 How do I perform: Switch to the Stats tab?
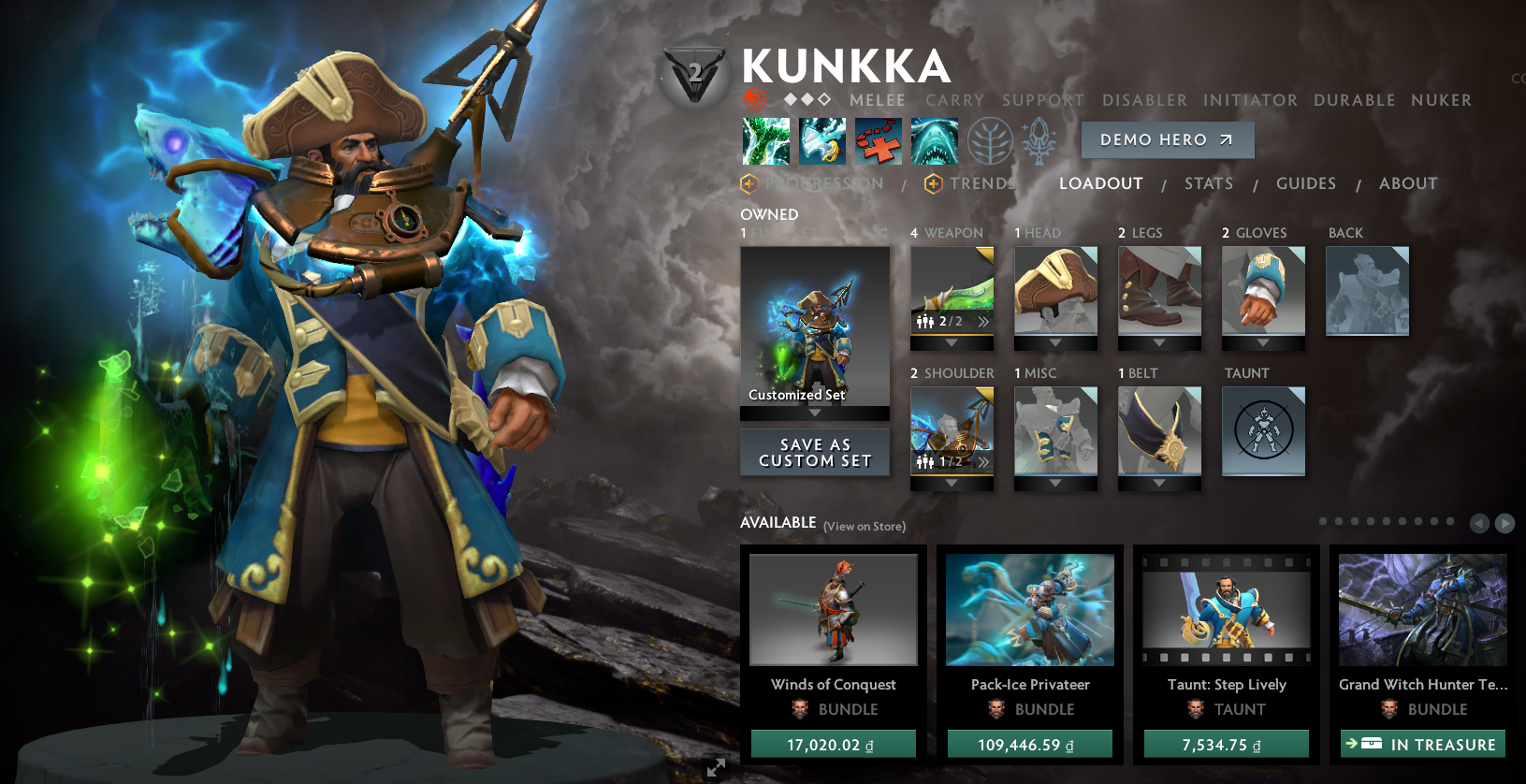[x=1208, y=183]
